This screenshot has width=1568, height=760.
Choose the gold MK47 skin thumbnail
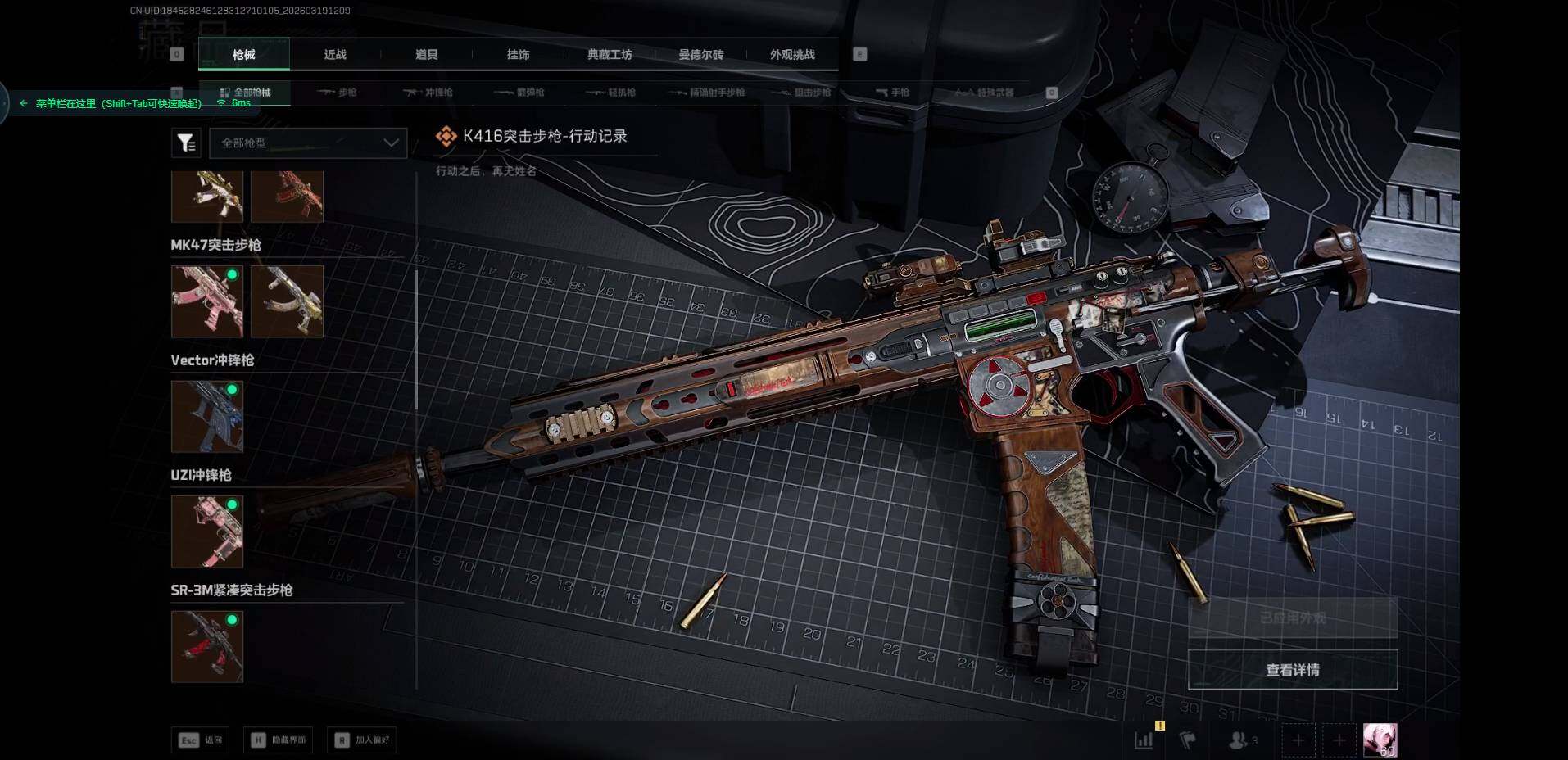coord(287,301)
